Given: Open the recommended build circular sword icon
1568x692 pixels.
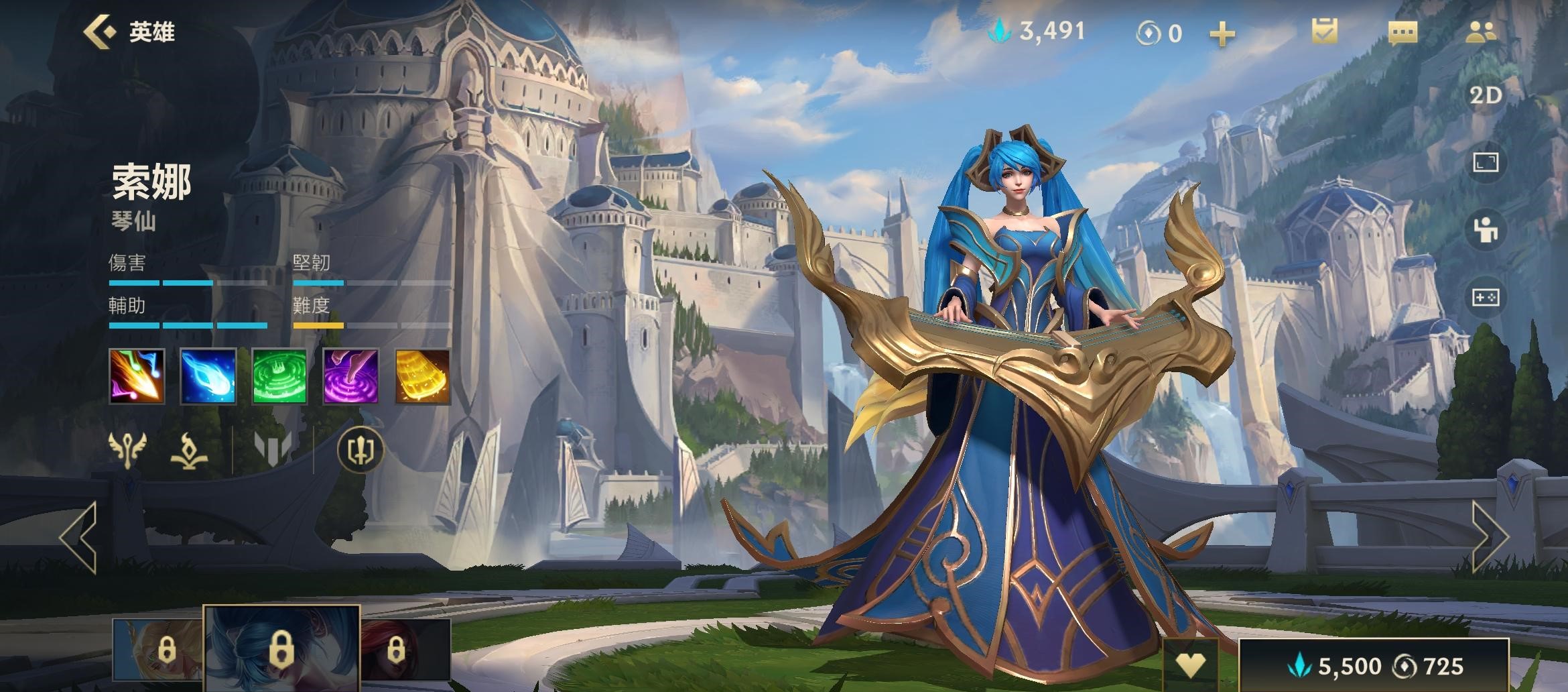Looking at the screenshot, I should tap(361, 449).
